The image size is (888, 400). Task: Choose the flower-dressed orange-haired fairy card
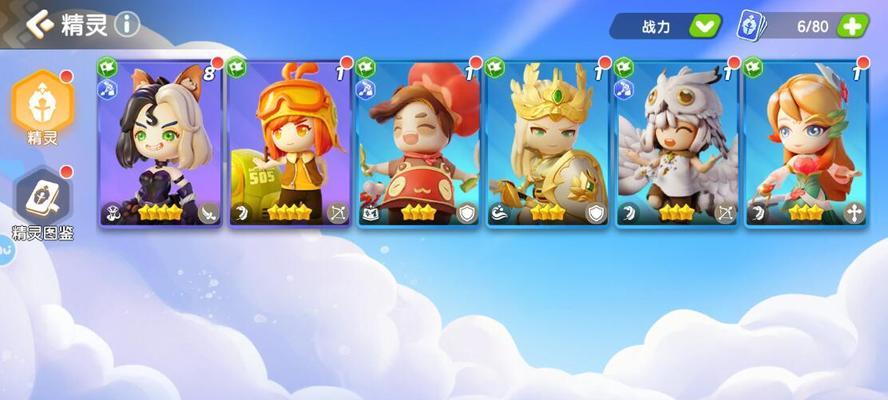806,143
